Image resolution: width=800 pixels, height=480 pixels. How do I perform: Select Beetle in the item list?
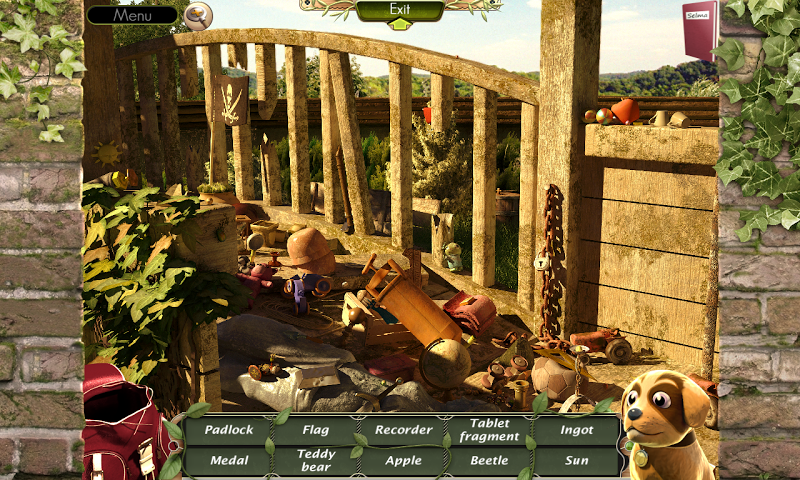(x=490, y=461)
